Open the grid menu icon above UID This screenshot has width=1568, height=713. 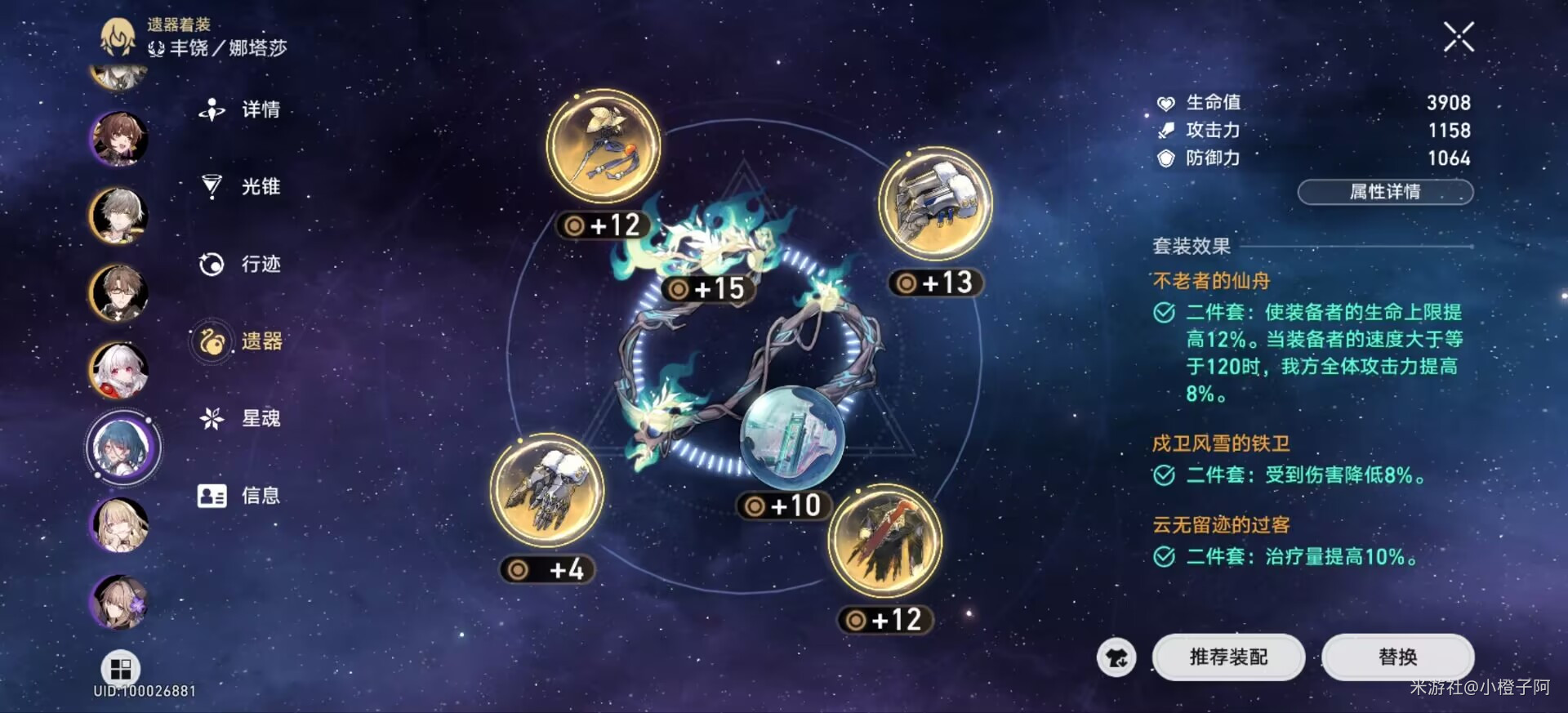(x=121, y=669)
